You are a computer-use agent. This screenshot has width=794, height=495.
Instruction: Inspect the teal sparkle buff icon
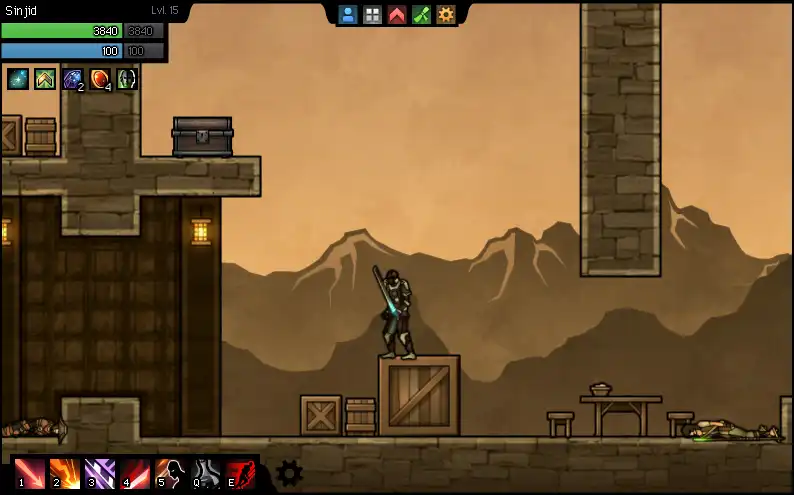click(x=18, y=78)
